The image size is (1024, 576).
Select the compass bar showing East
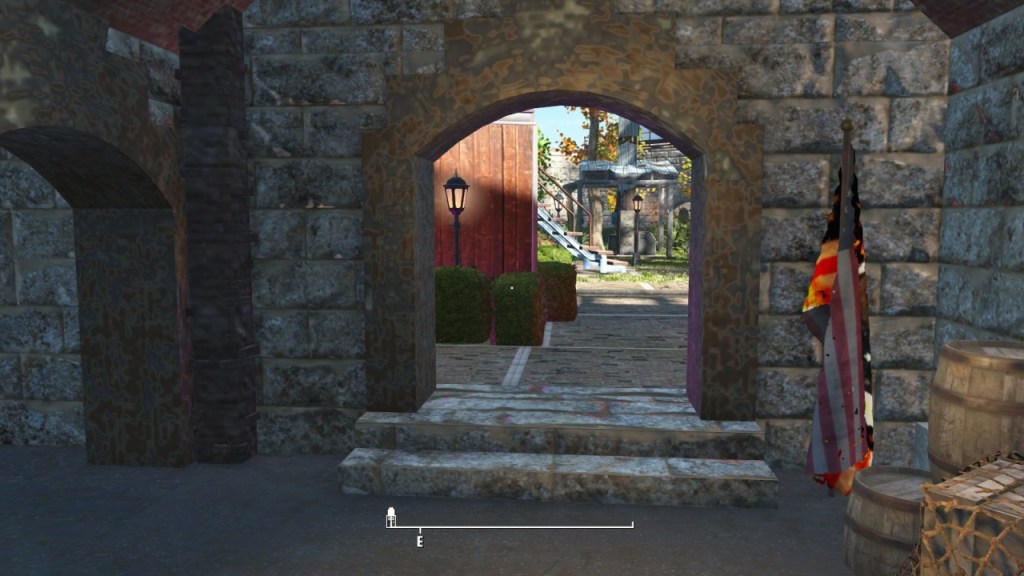pyautogui.click(x=510, y=526)
